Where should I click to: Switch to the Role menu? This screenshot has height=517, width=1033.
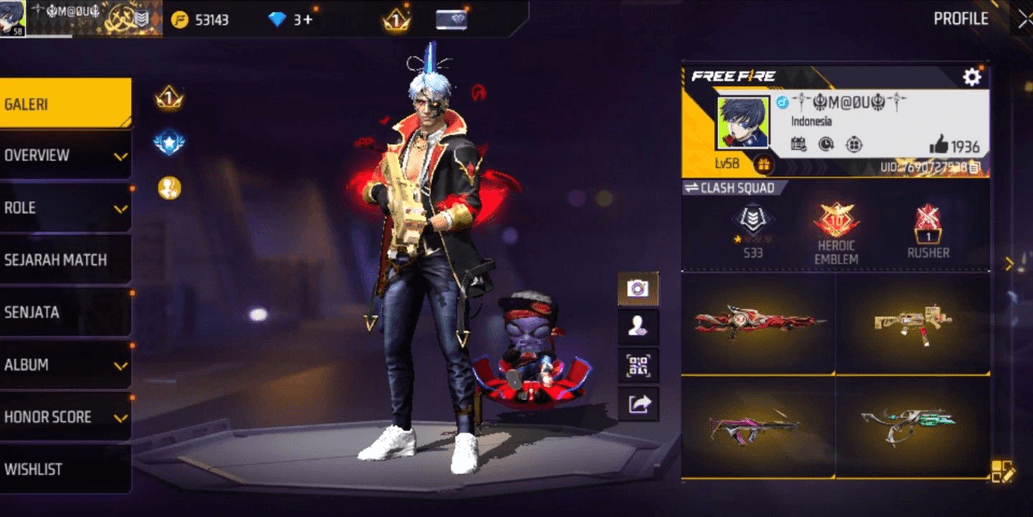coord(64,208)
